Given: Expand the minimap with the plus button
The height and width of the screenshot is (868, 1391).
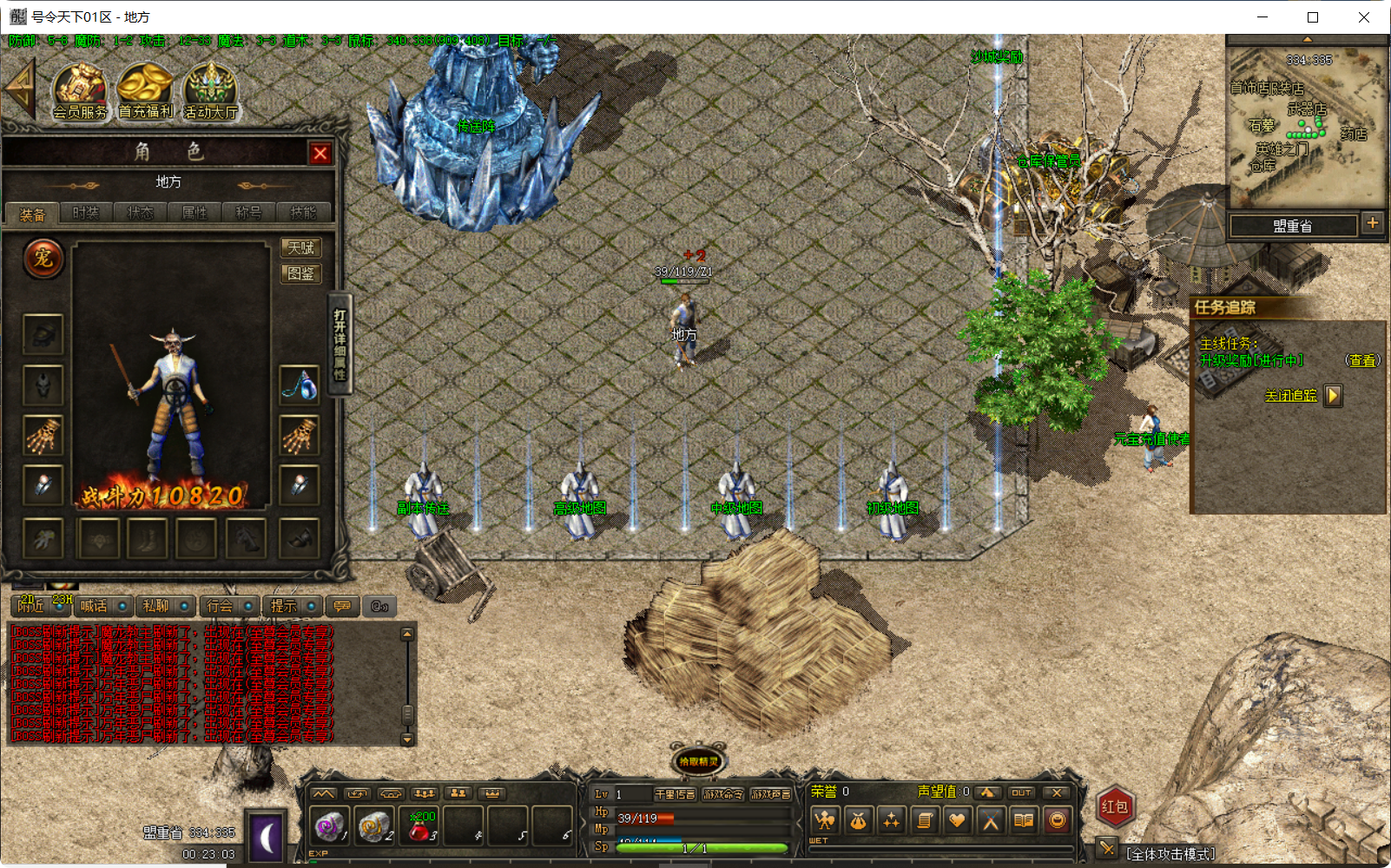Looking at the screenshot, I should click(x=1372, y=223).
